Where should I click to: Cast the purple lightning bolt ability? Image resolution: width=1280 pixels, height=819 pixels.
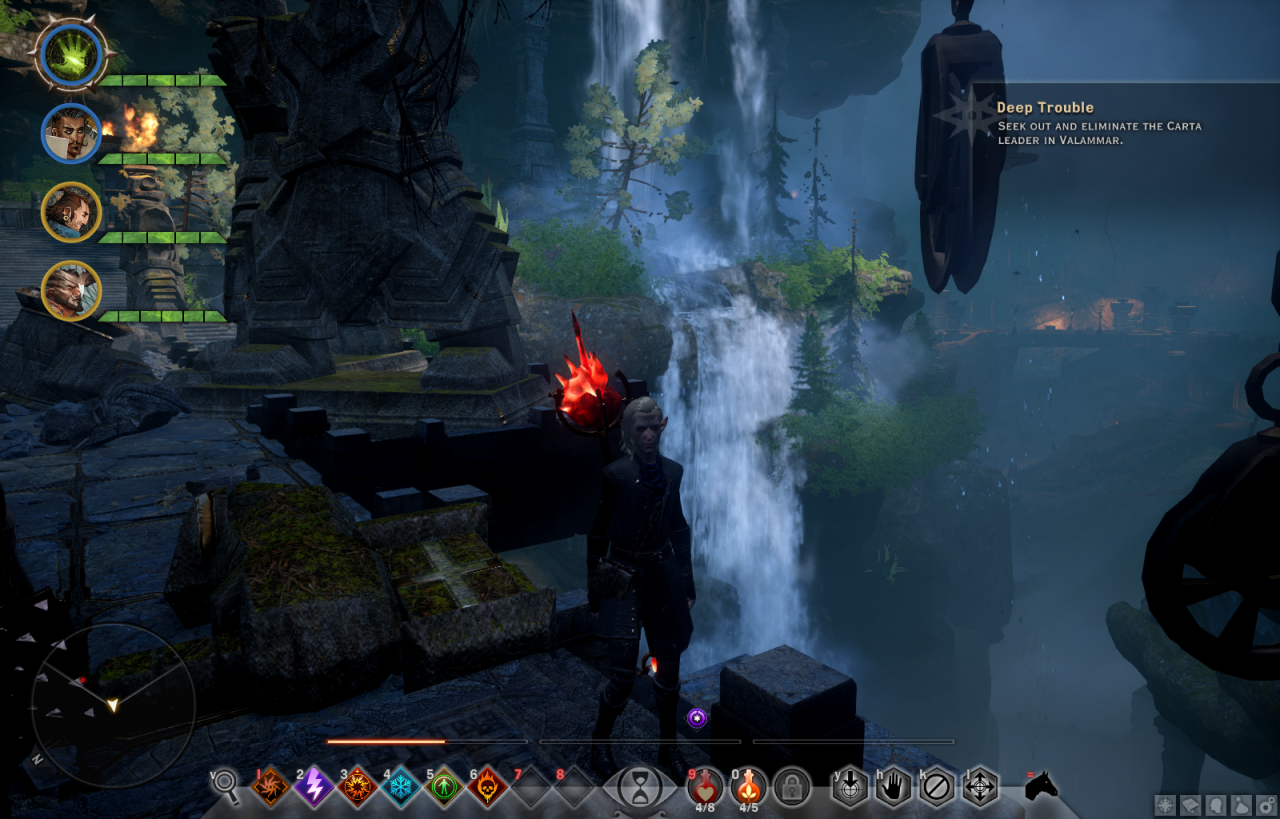(313, 787)
